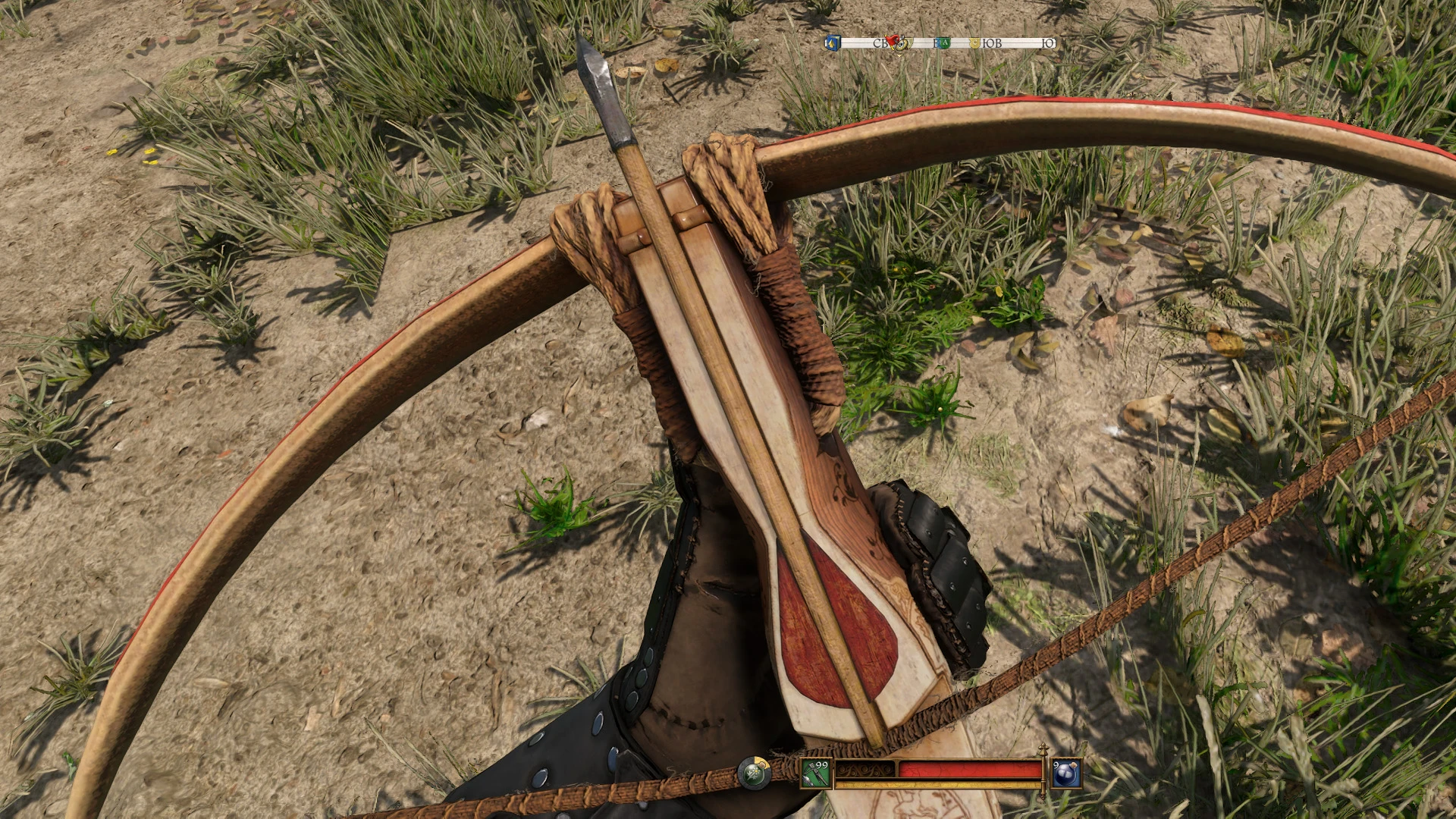The height and width of the screenshot is (819, 1456).
Task: Select the crossbow bolts ammo slot
Action: pos(817,773)
